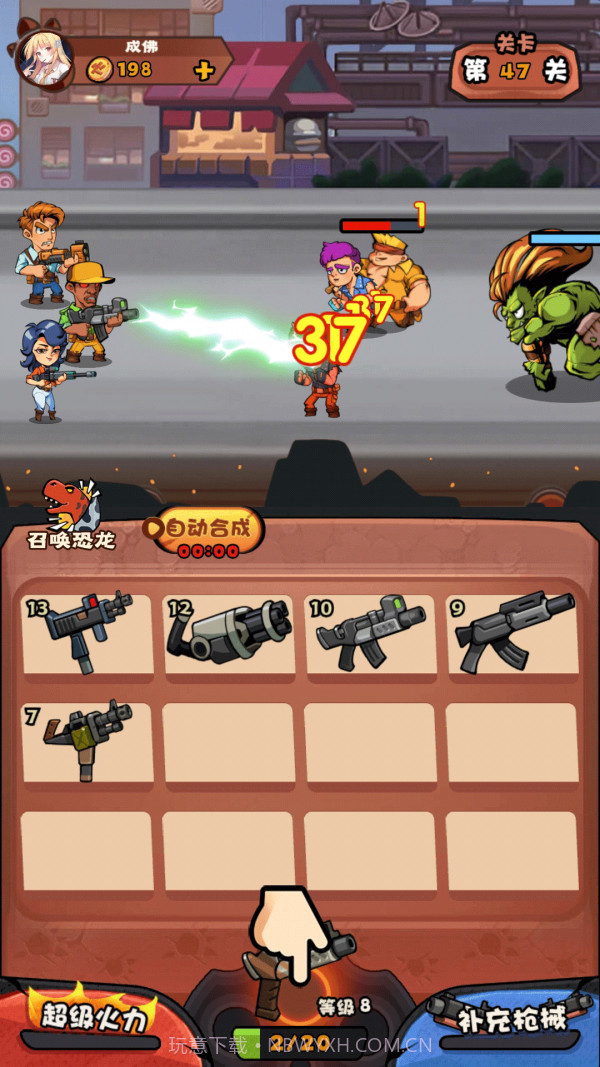The height and width of the screenshot is (1067, 600).
Task: Select the level 12 grenade launcher slot
Action: tap(229, 634)
